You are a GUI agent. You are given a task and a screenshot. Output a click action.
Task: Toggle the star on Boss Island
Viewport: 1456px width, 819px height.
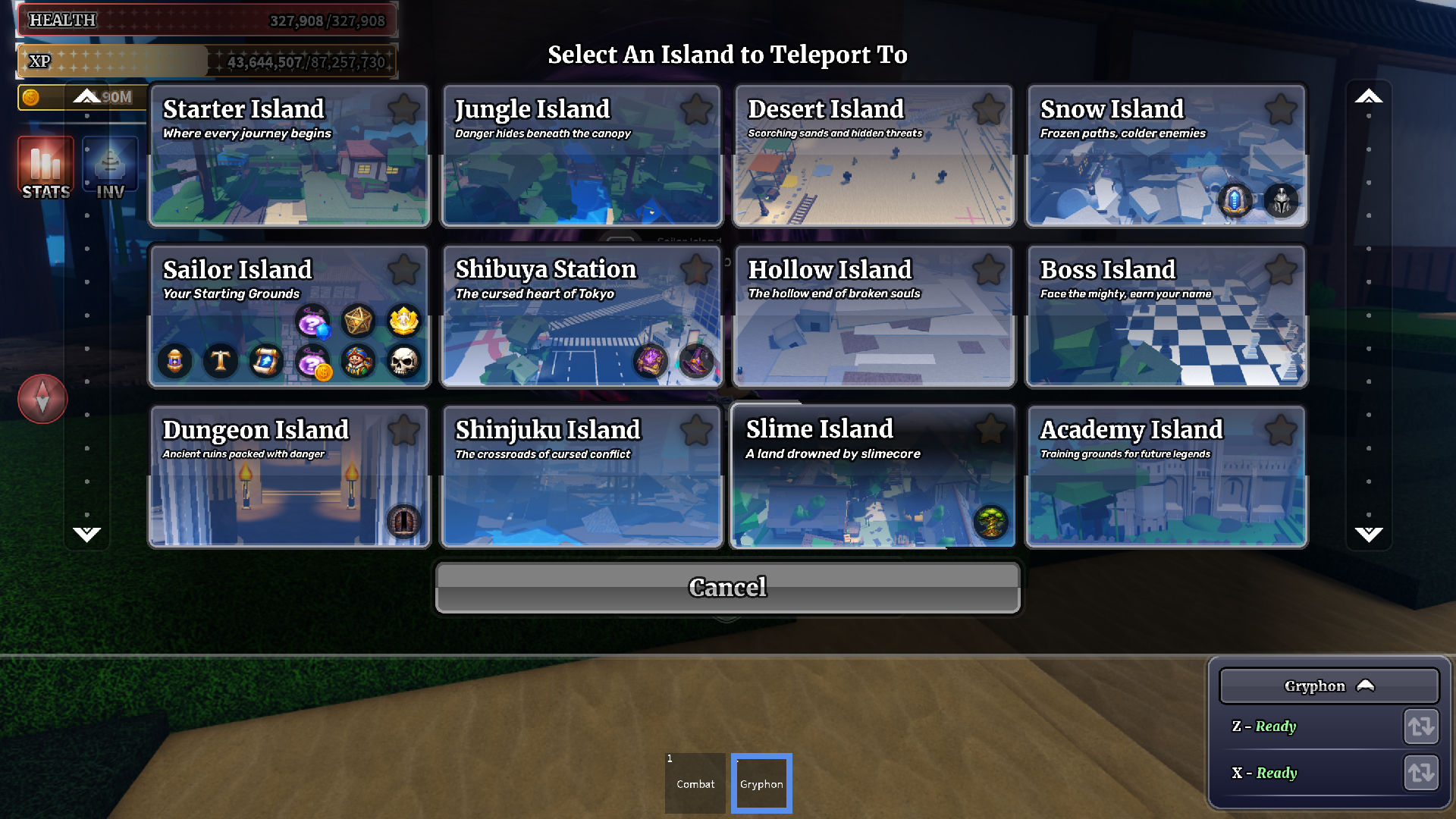coord(1281,270)
